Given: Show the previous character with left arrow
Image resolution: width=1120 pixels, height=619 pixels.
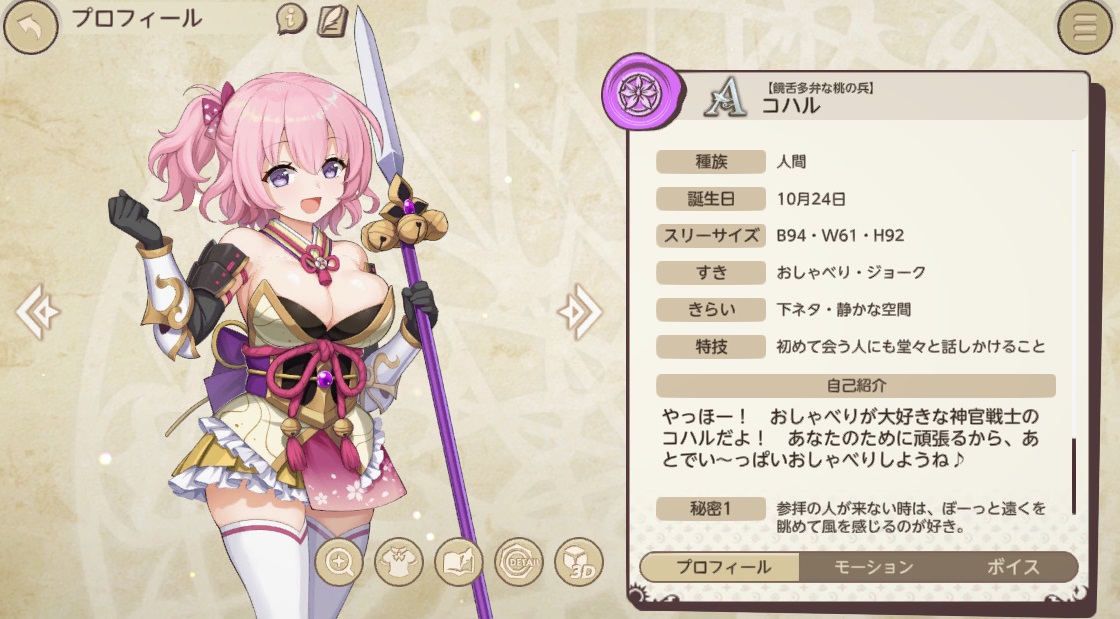Looking at the screenshot, I should click(x=38, y=312).
